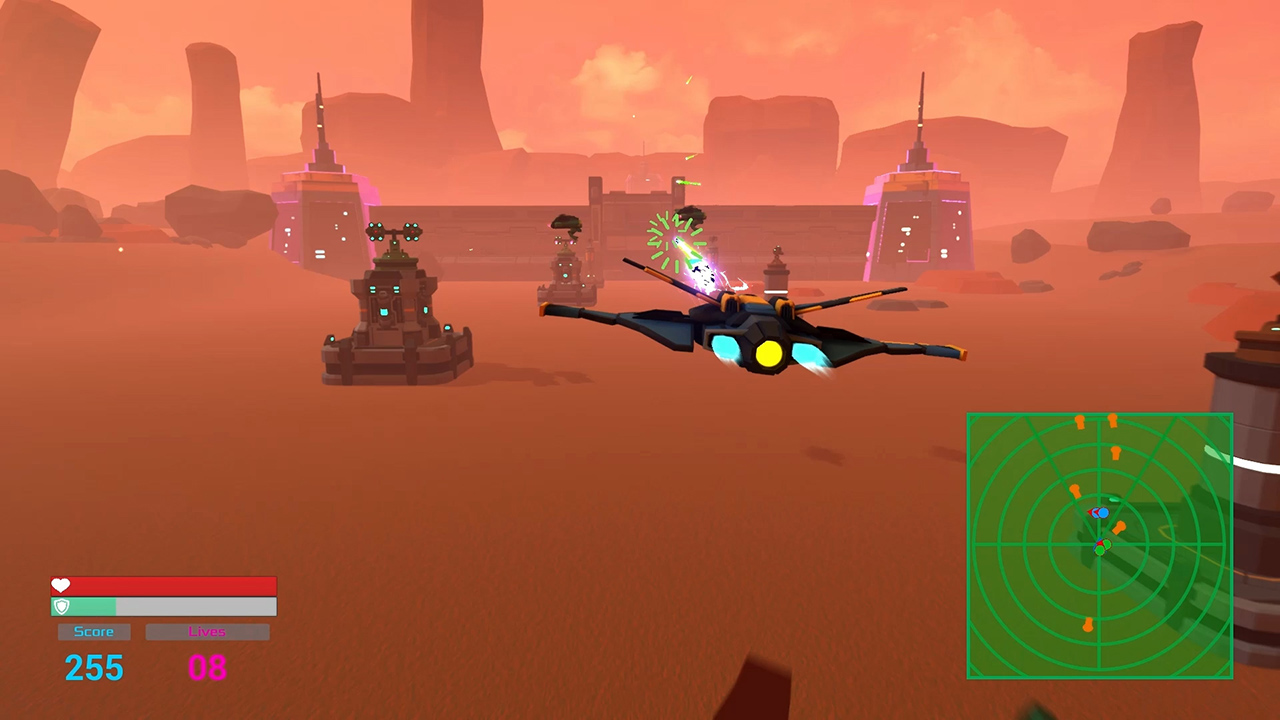Click the white heart health icon

point(60,585)
